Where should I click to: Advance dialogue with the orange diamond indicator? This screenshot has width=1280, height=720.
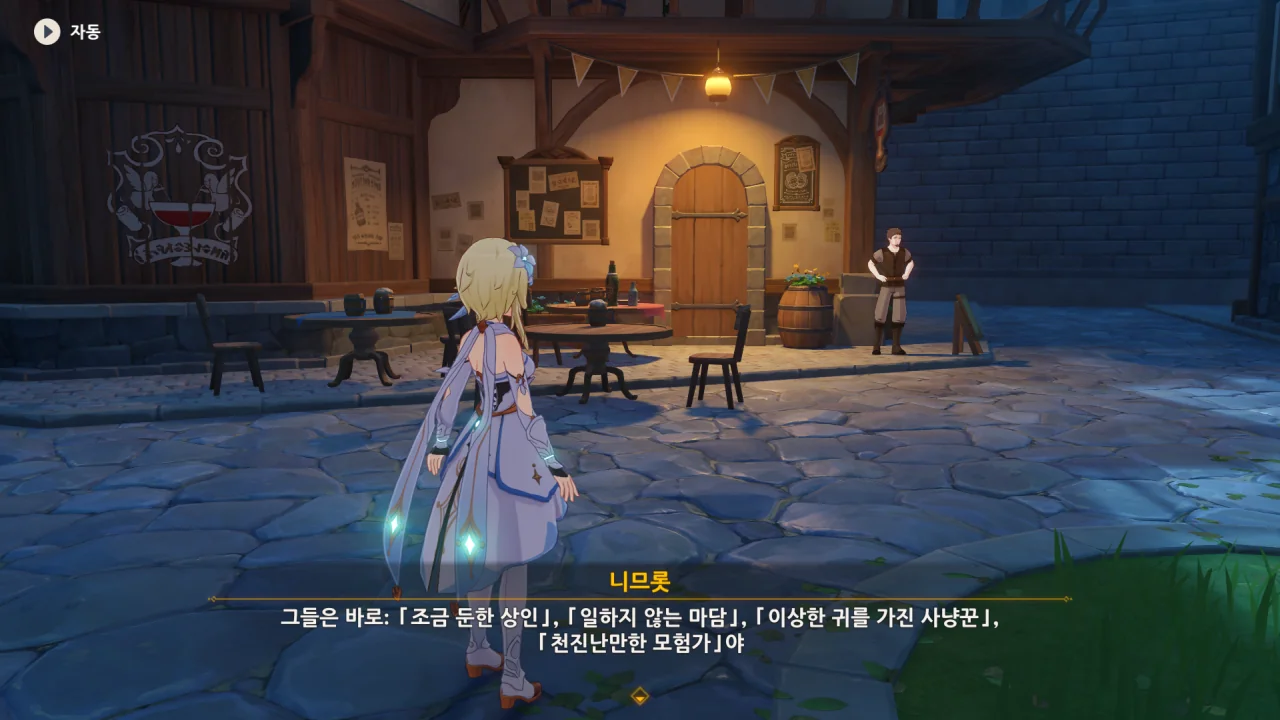(640, 696)
